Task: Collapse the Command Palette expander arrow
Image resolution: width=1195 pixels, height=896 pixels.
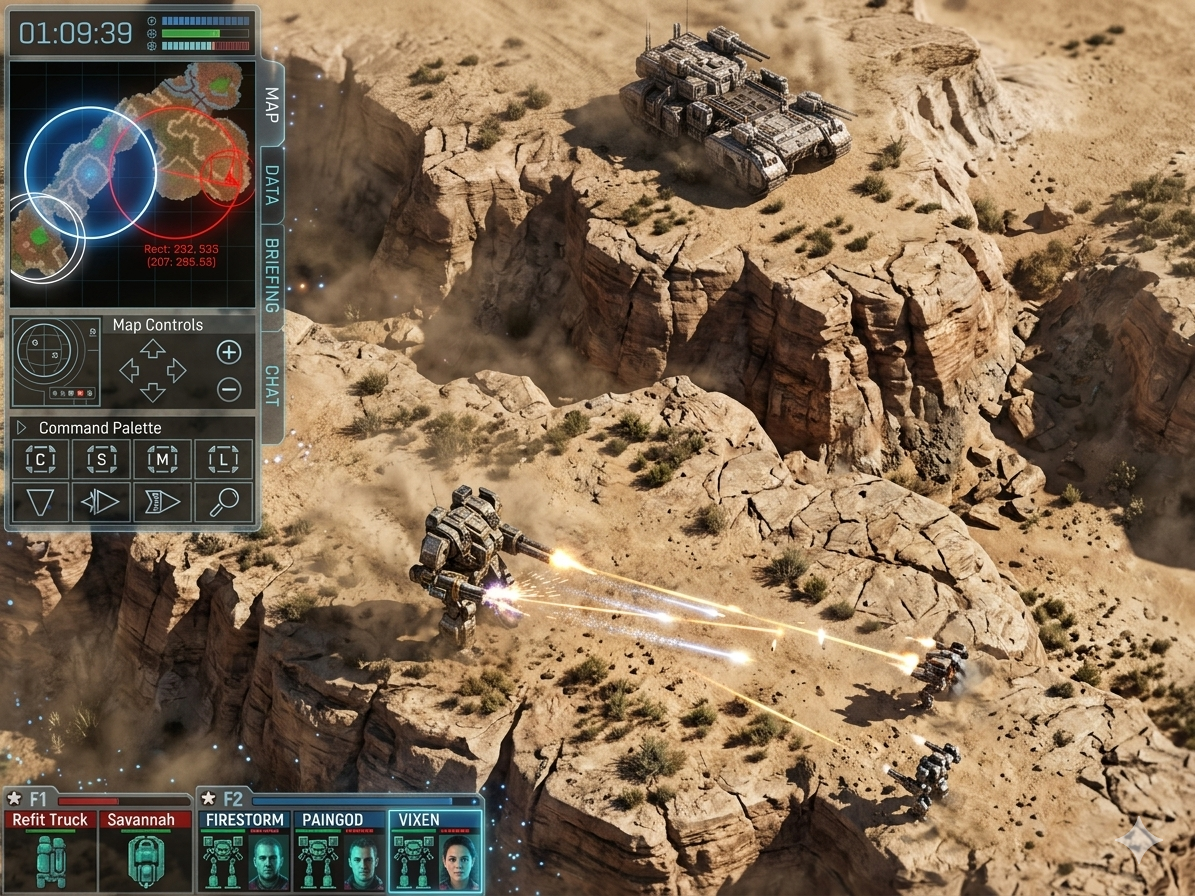Action: click(22, 428)
